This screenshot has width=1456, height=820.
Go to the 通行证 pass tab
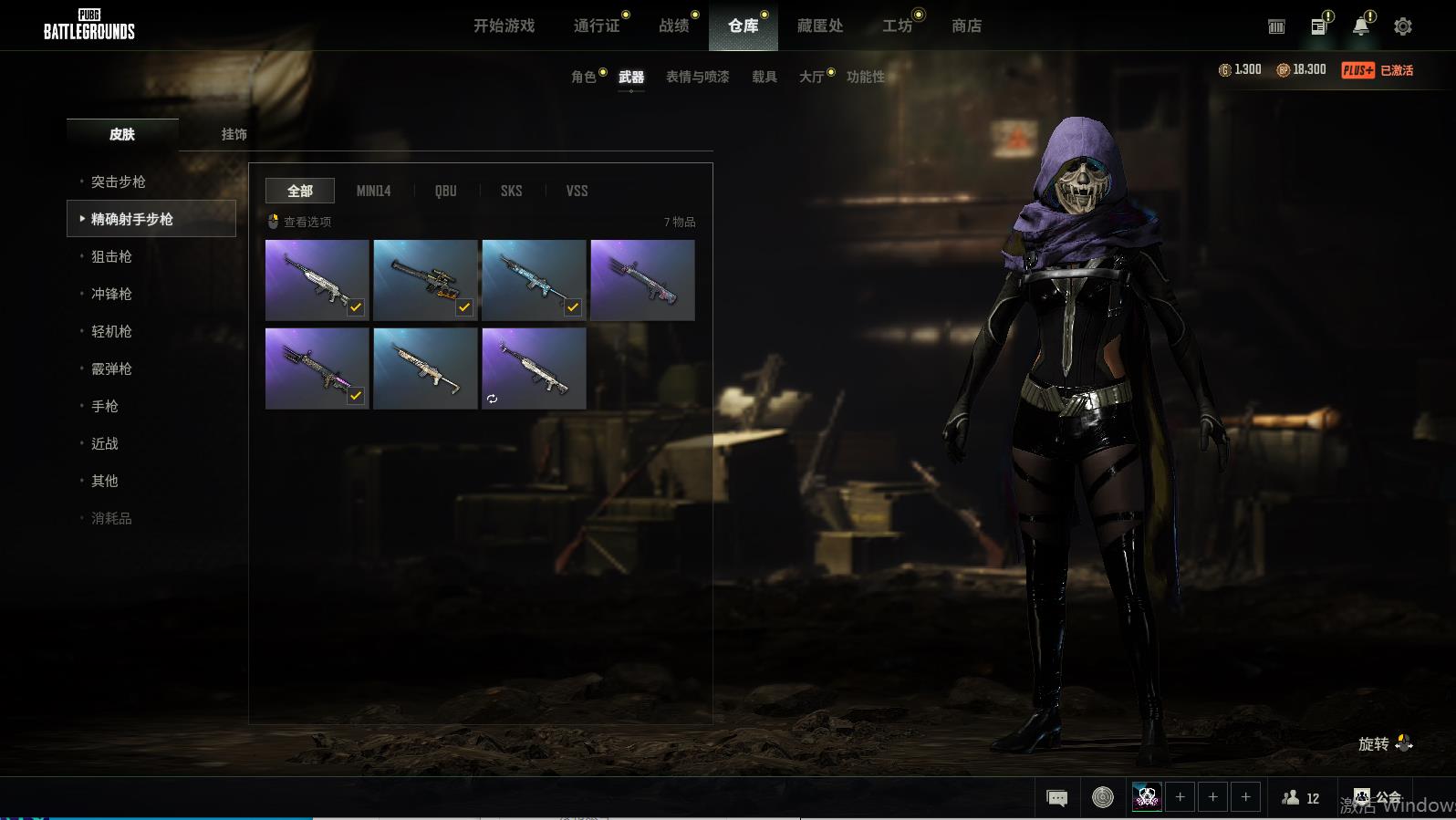tap(597, 26)
